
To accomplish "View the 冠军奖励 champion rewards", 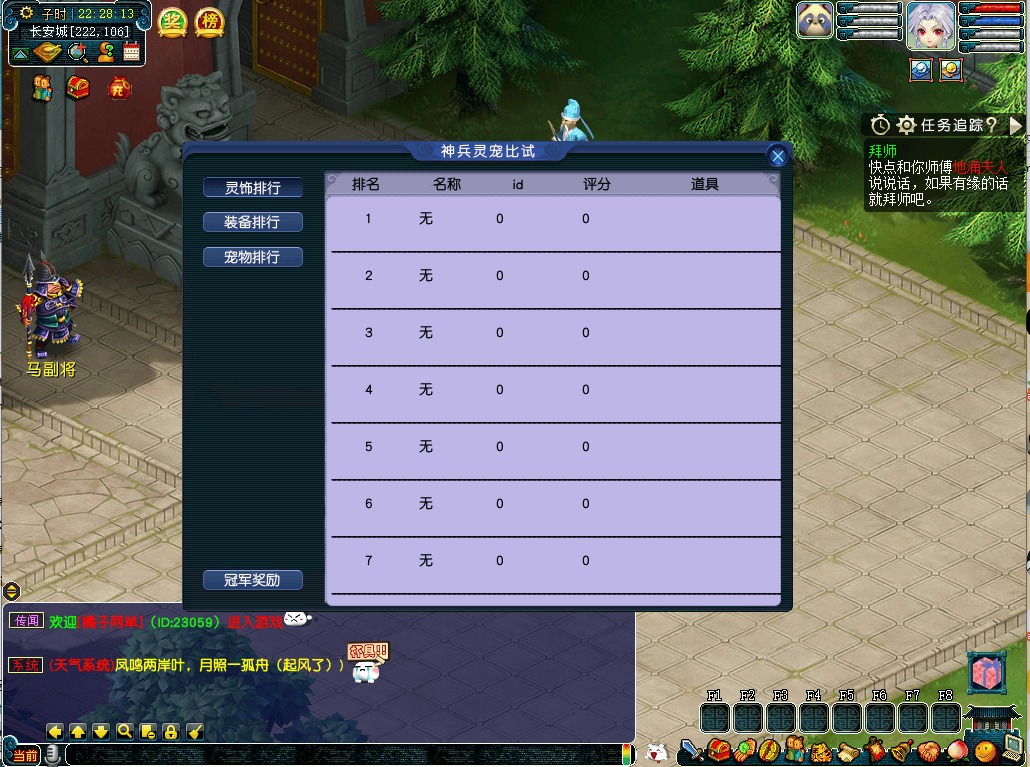I will [252, 580].
